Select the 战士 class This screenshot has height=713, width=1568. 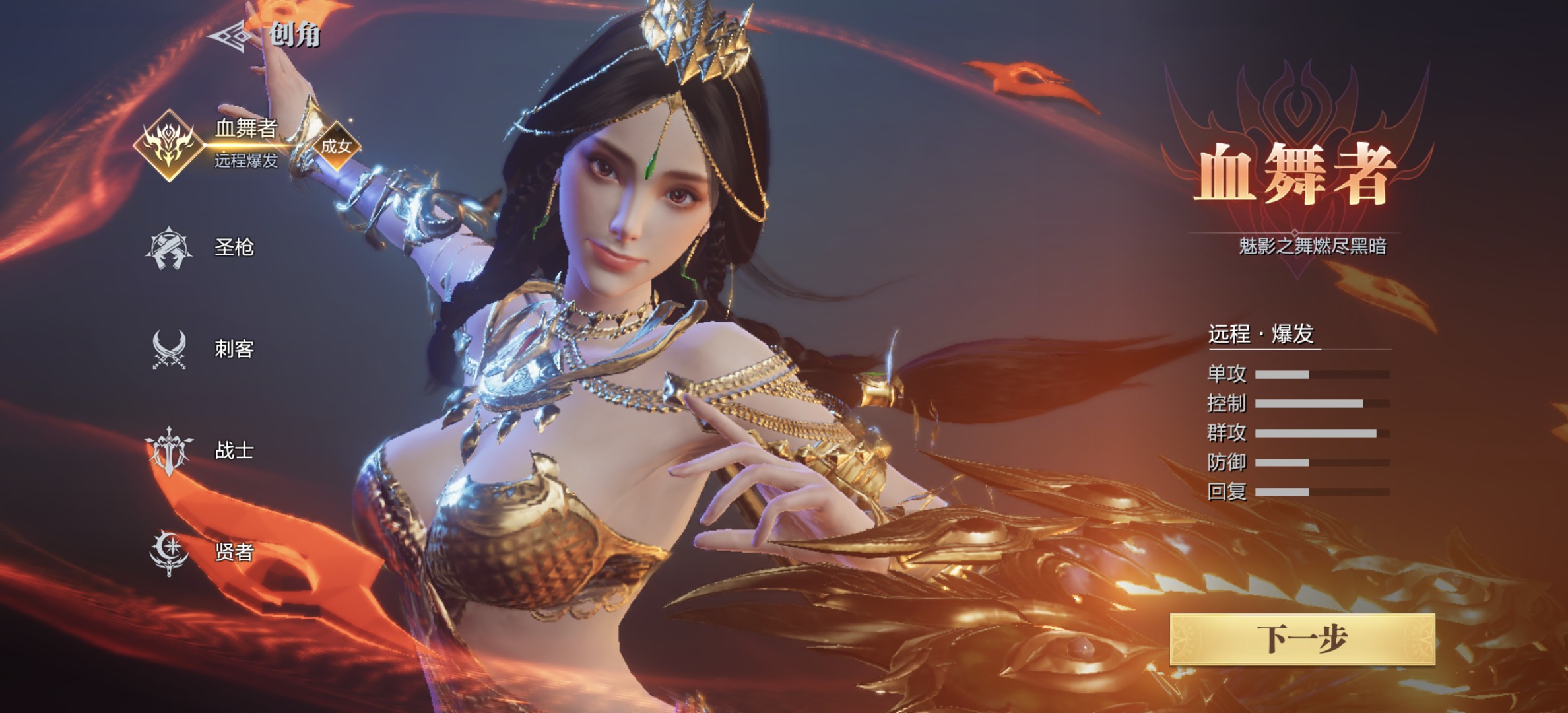pos(201,450)
